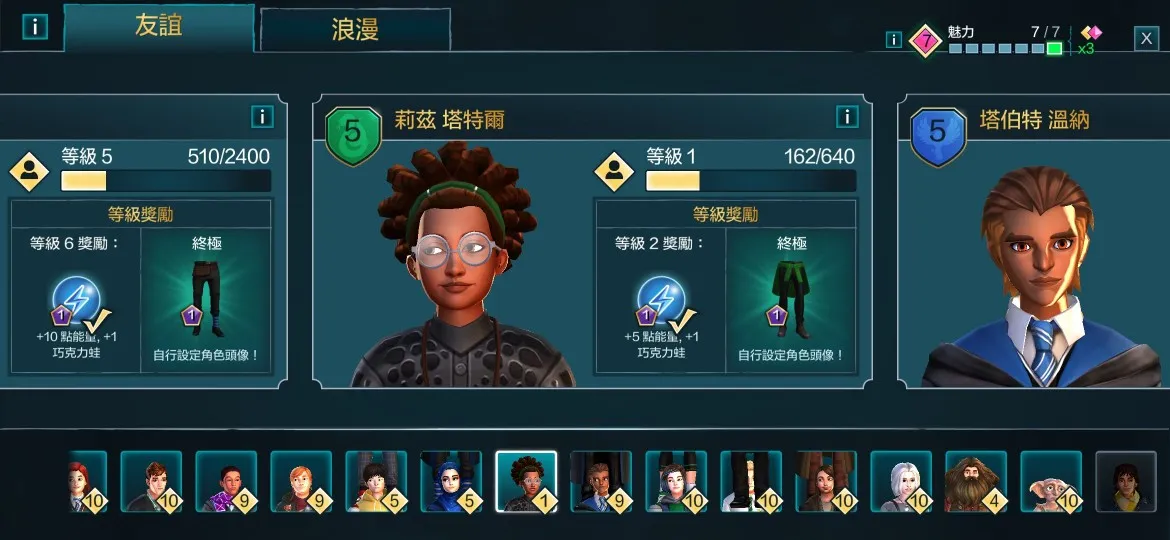Open info on the left partial friendship card
The height and width of the screenshot is (540, 1170).
(x=262, y=117)
